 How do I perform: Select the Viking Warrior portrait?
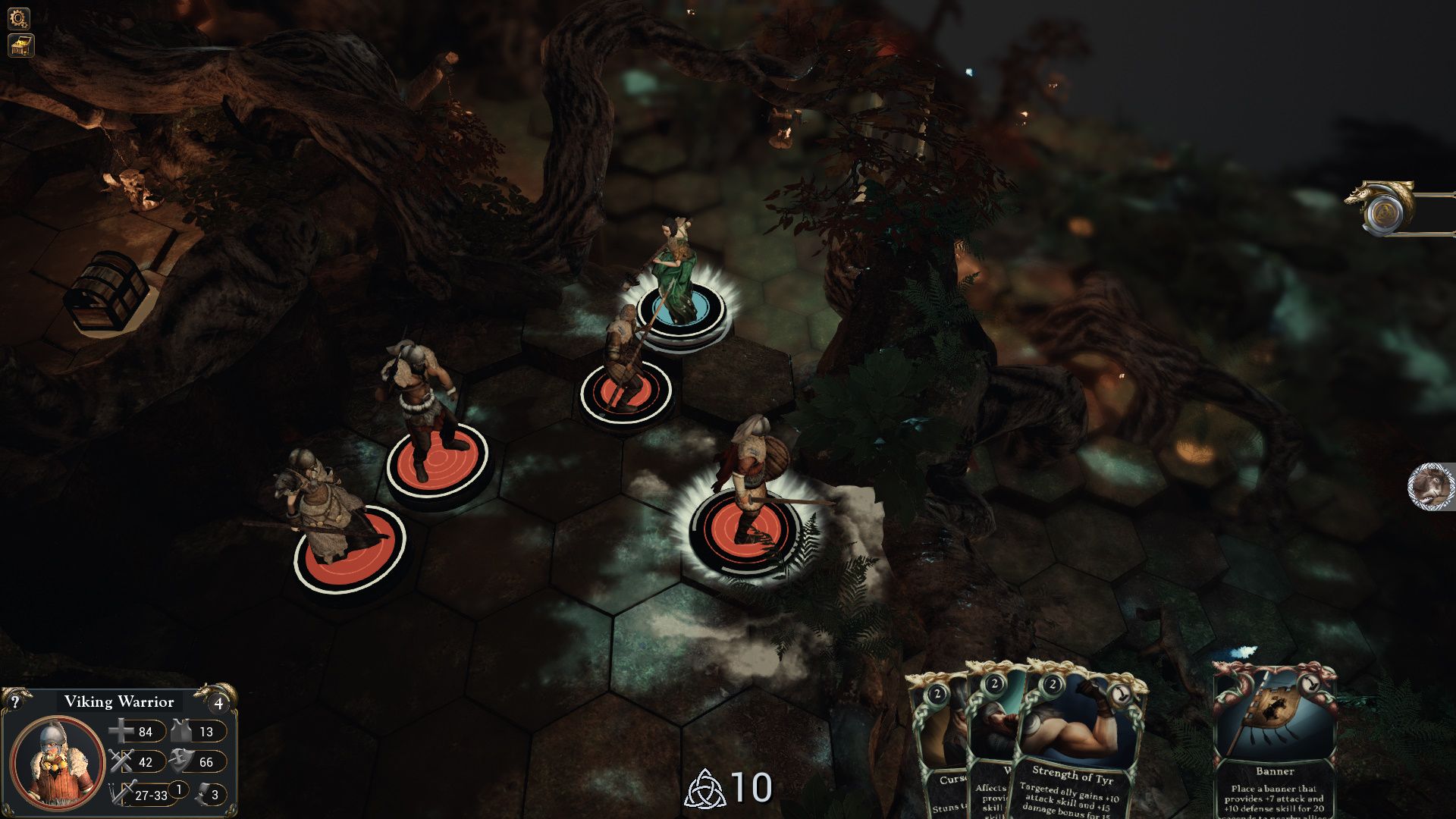[57, 762]
